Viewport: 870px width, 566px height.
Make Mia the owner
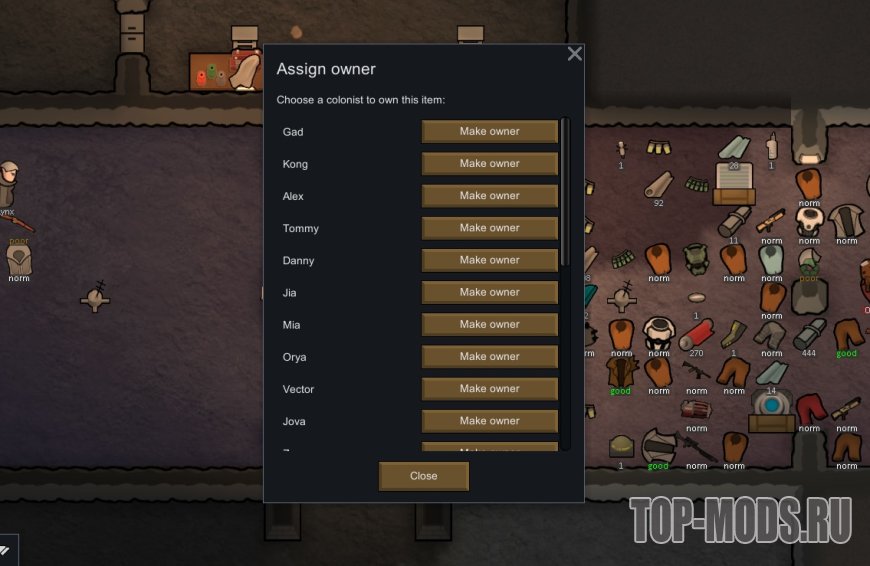[x=489, y=324]
